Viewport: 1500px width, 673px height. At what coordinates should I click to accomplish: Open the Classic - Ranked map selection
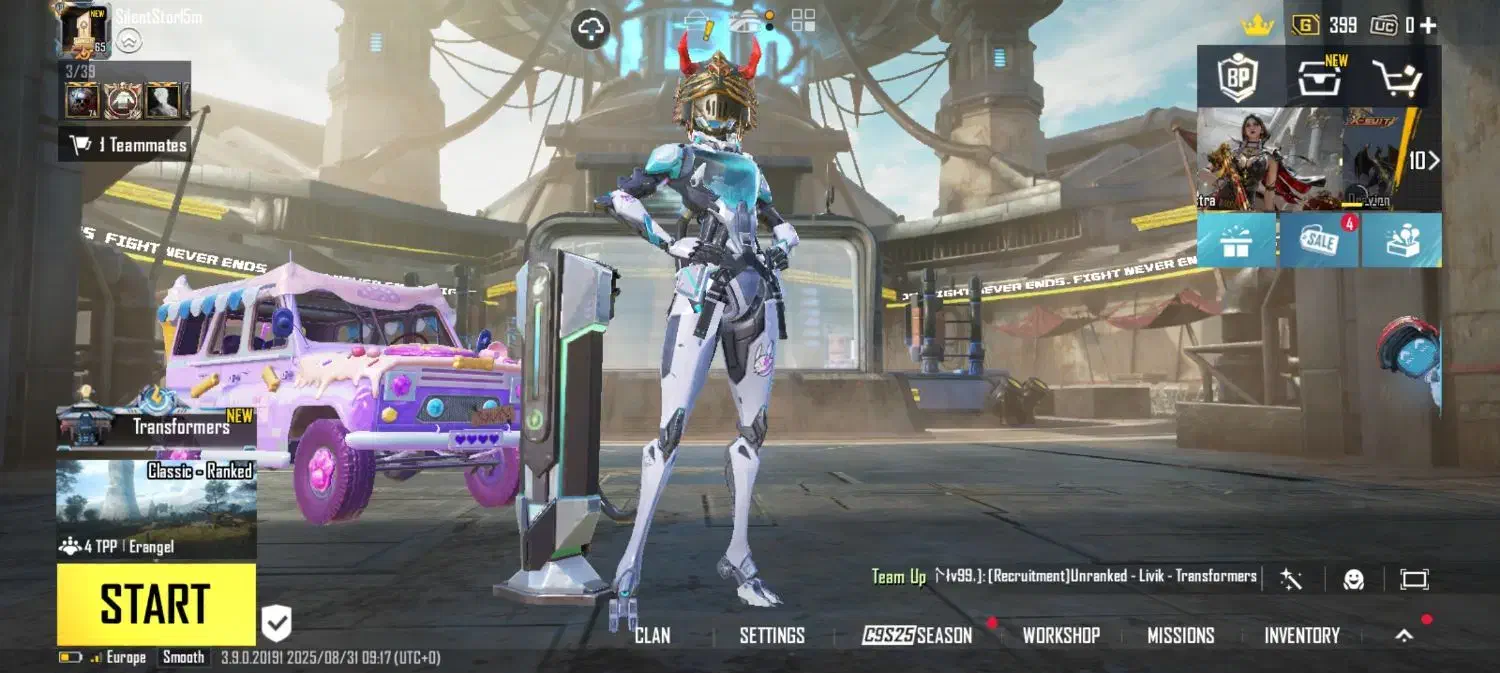(x=156, y=500)
